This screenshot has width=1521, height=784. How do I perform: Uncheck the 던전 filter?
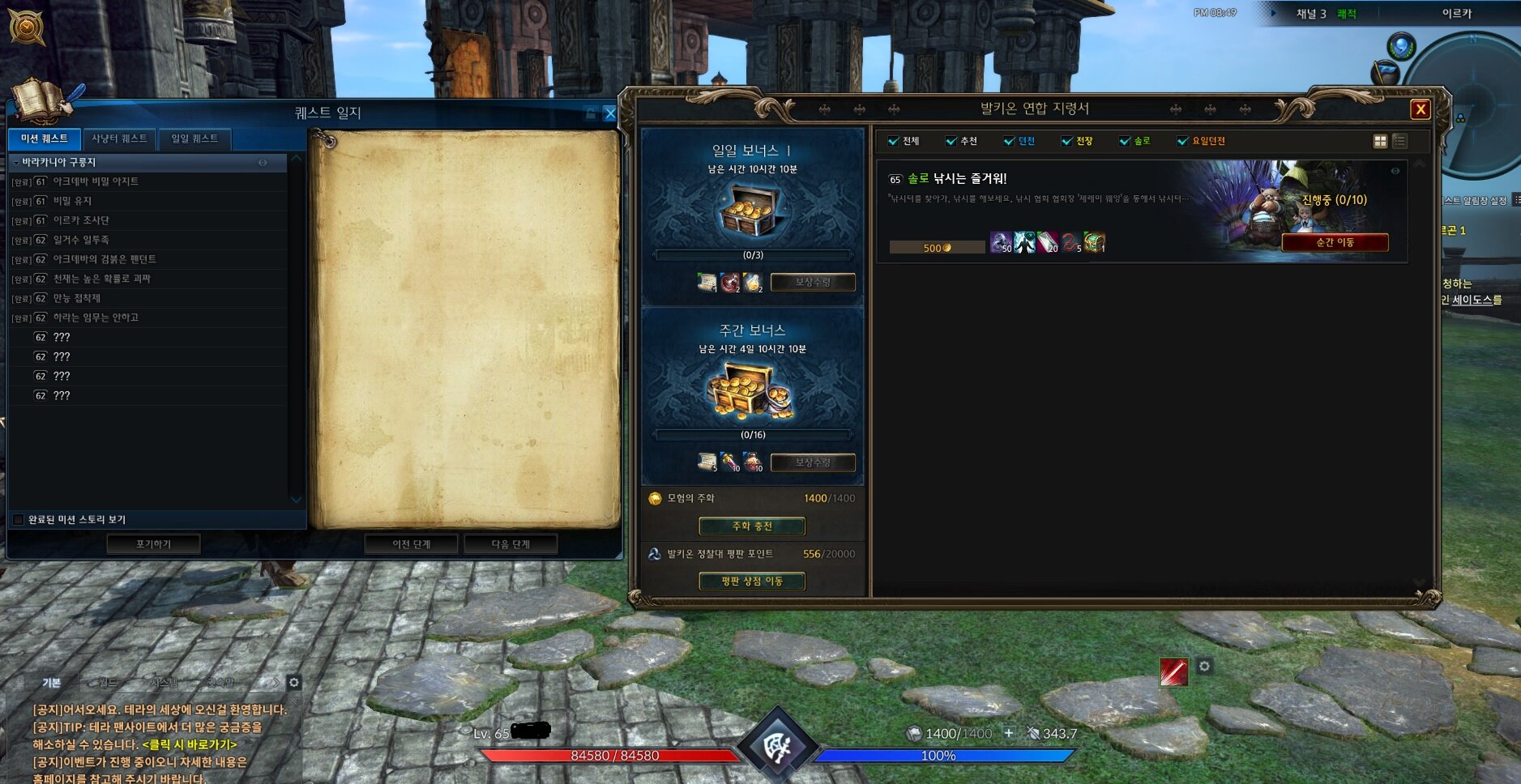tap(1009, 141)
